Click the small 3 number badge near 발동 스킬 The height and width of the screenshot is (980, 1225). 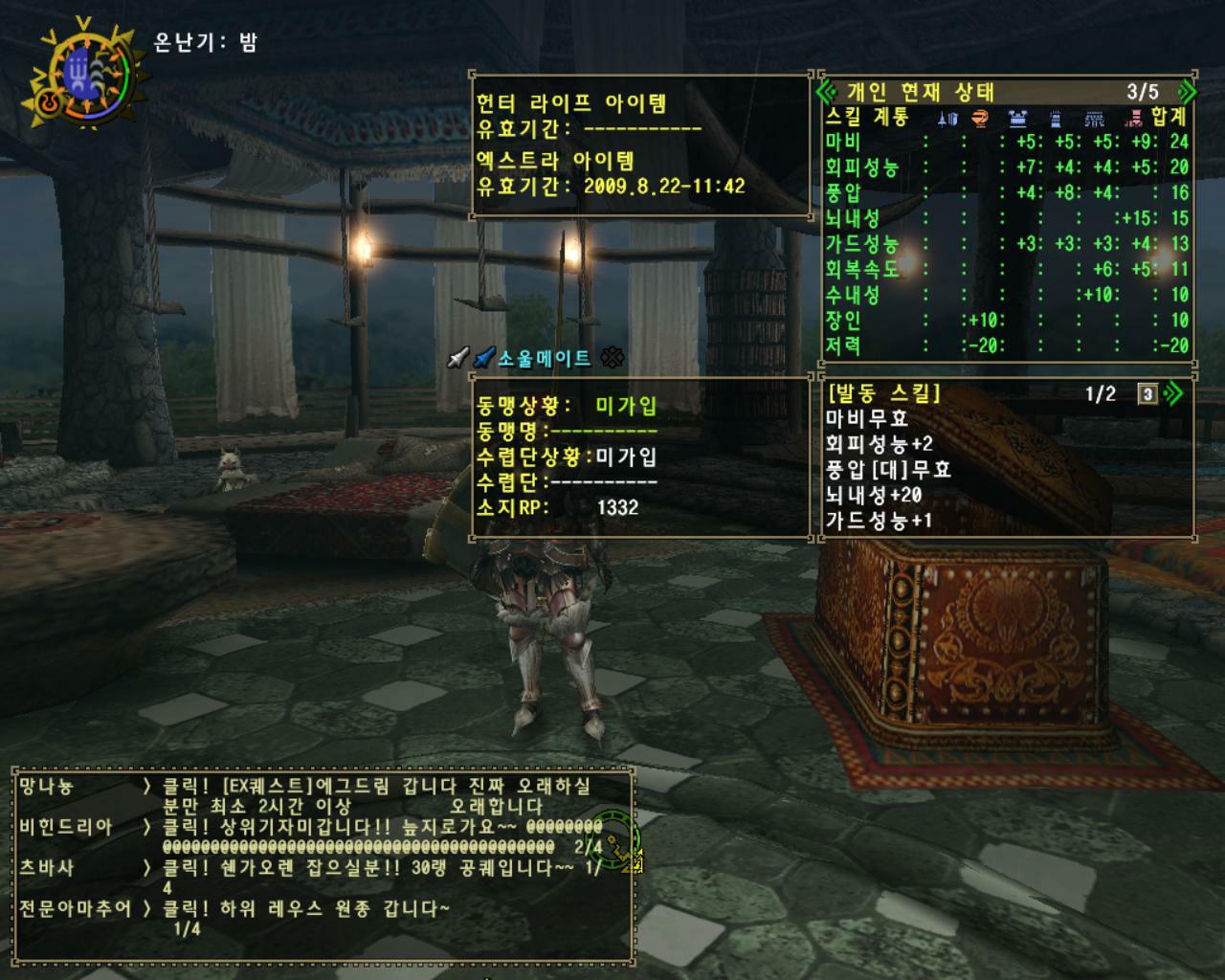pos(1147,393)
